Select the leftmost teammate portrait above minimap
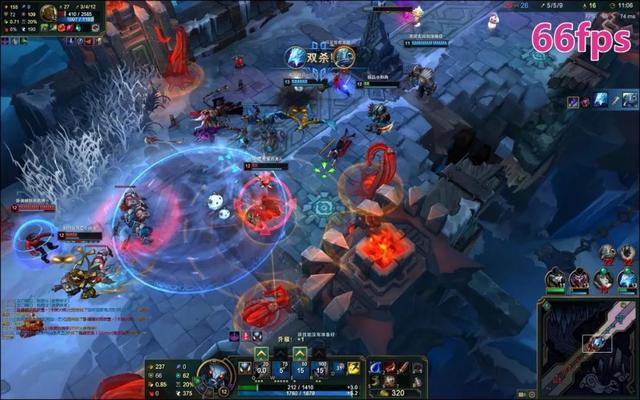The image size is (640, 400). click(554, 280)
